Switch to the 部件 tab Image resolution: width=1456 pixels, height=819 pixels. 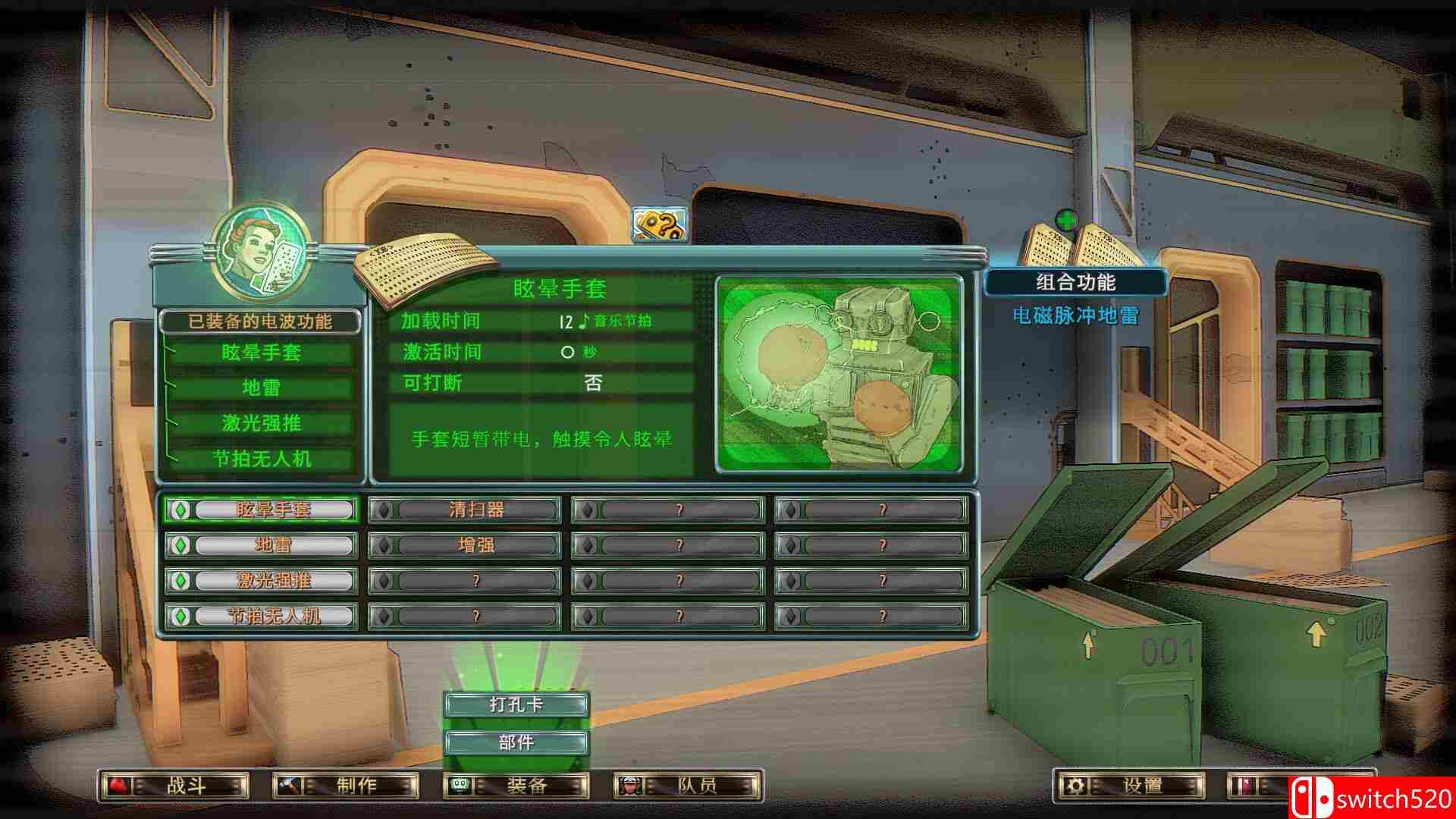(x=518, y=743)
